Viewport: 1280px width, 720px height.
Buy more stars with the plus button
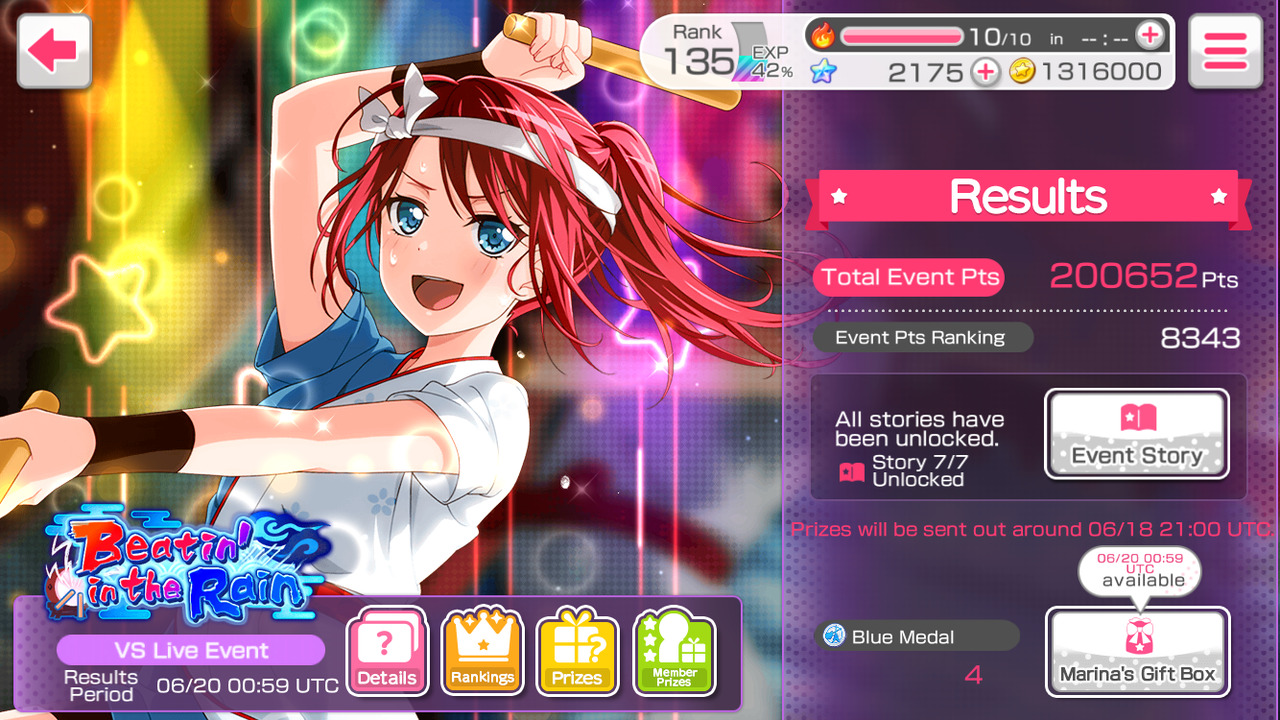[985, 71]
